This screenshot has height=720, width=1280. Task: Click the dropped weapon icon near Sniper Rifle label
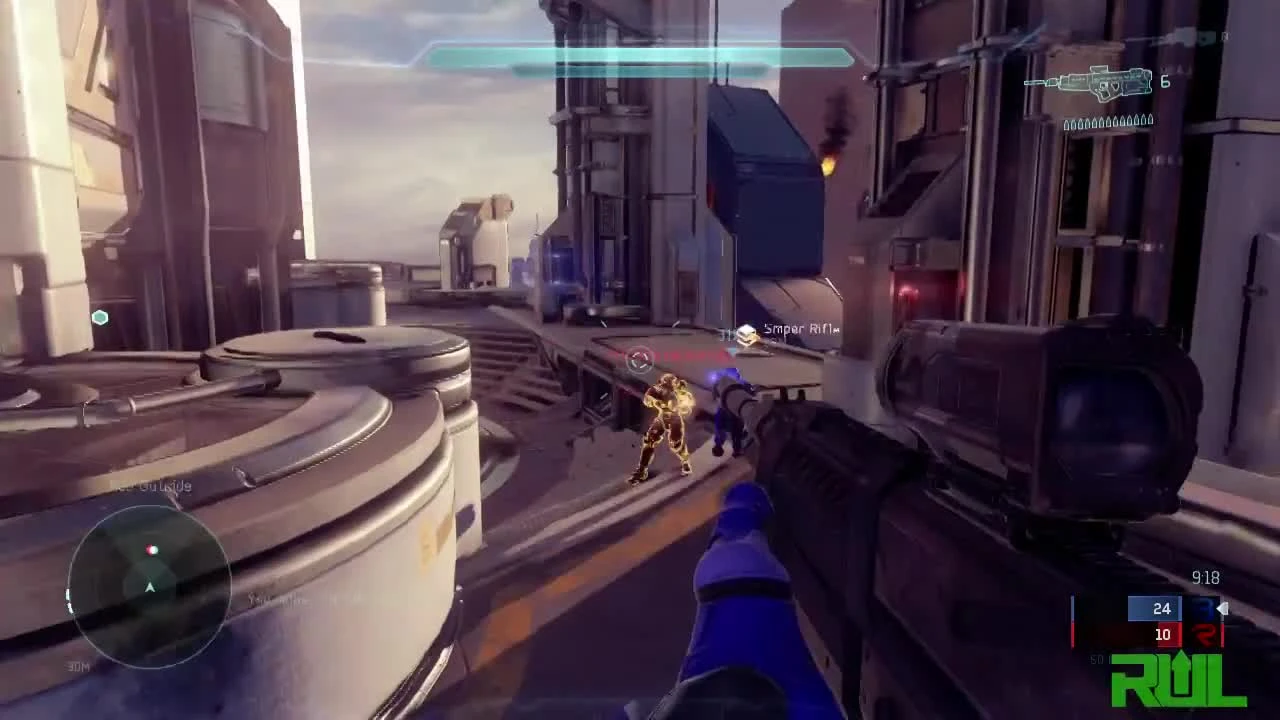[x=748, y=333]
